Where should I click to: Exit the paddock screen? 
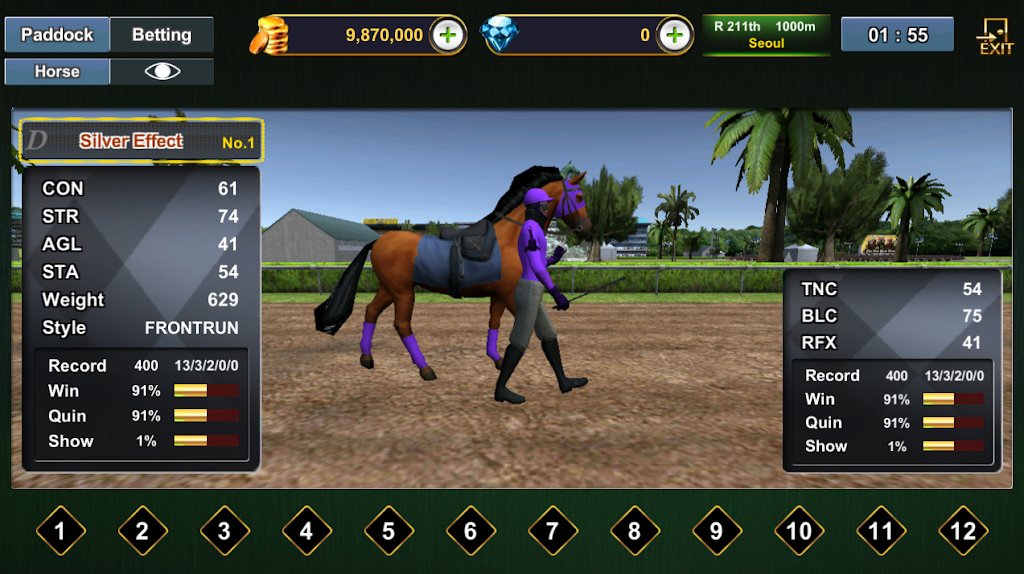tap(995, 36)
